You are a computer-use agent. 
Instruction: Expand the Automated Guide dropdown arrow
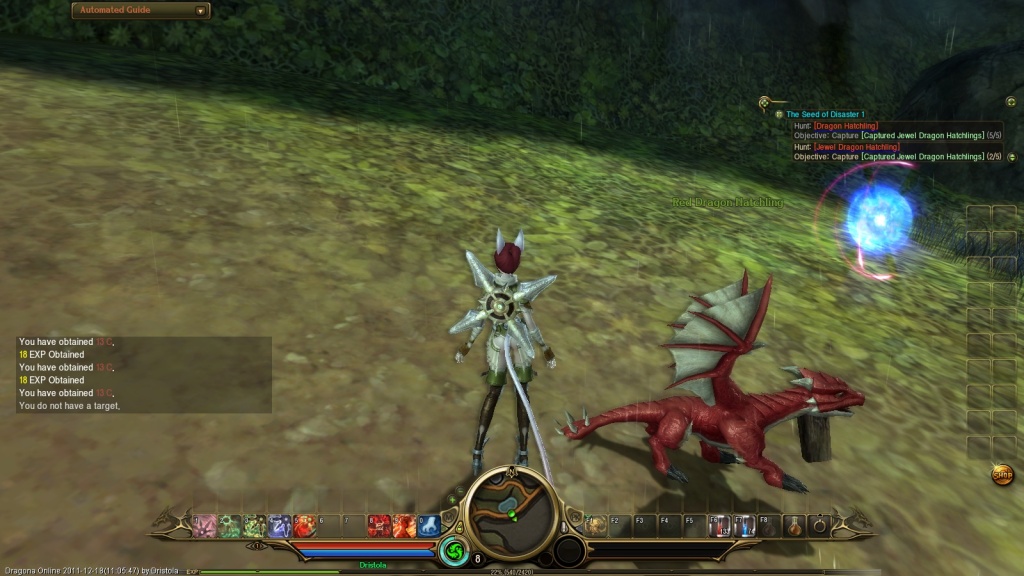pyautogui.click(x=201, y=11)
